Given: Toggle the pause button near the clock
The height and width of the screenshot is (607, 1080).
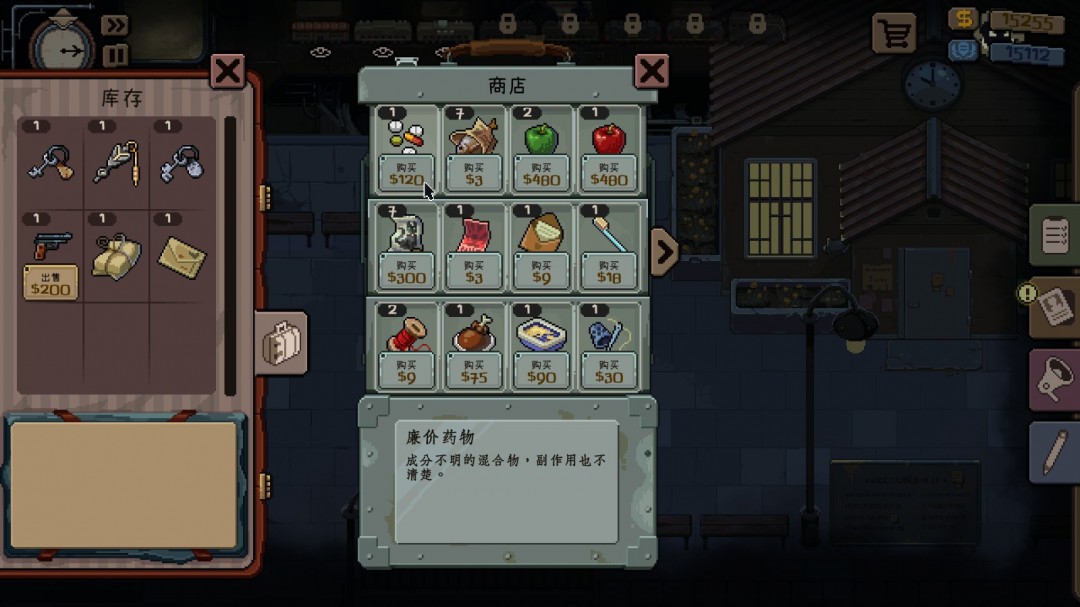Looking at the screenshot, I should [x=116, y=56].
